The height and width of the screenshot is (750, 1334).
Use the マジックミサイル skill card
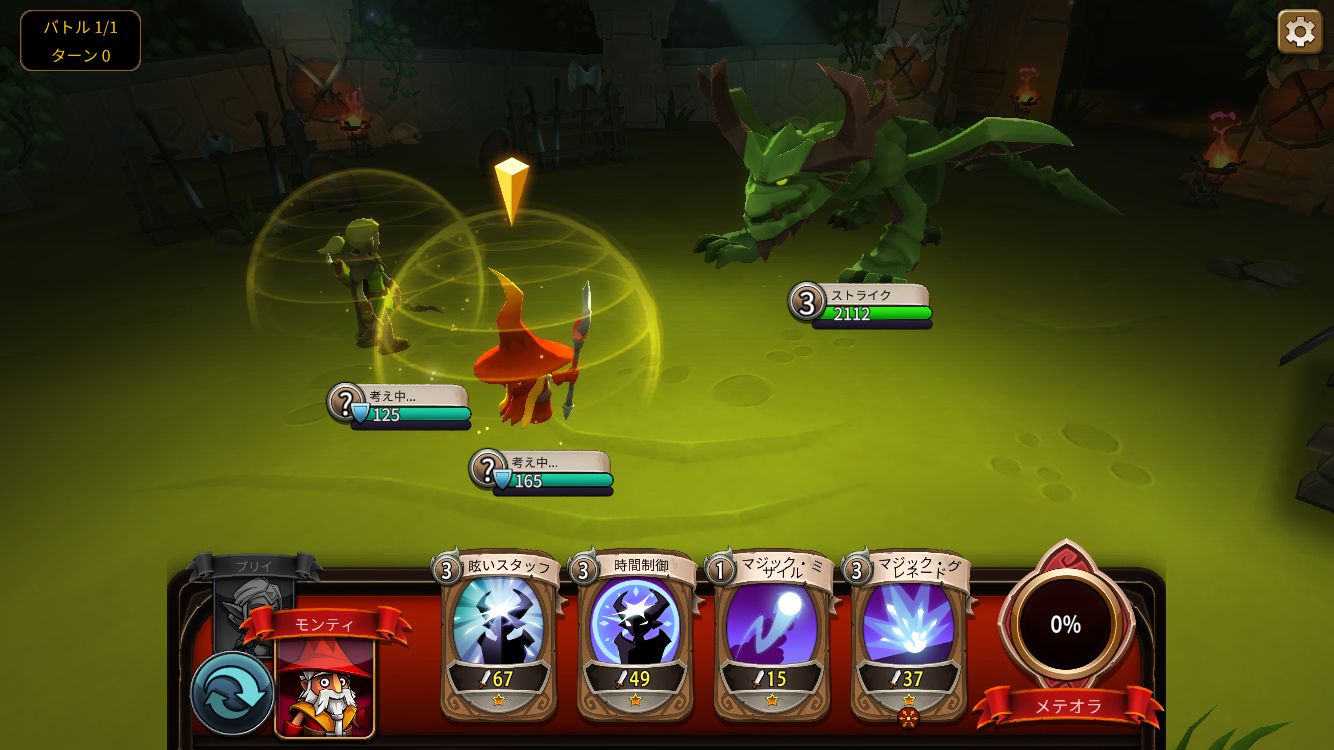[x=771, y=632]
